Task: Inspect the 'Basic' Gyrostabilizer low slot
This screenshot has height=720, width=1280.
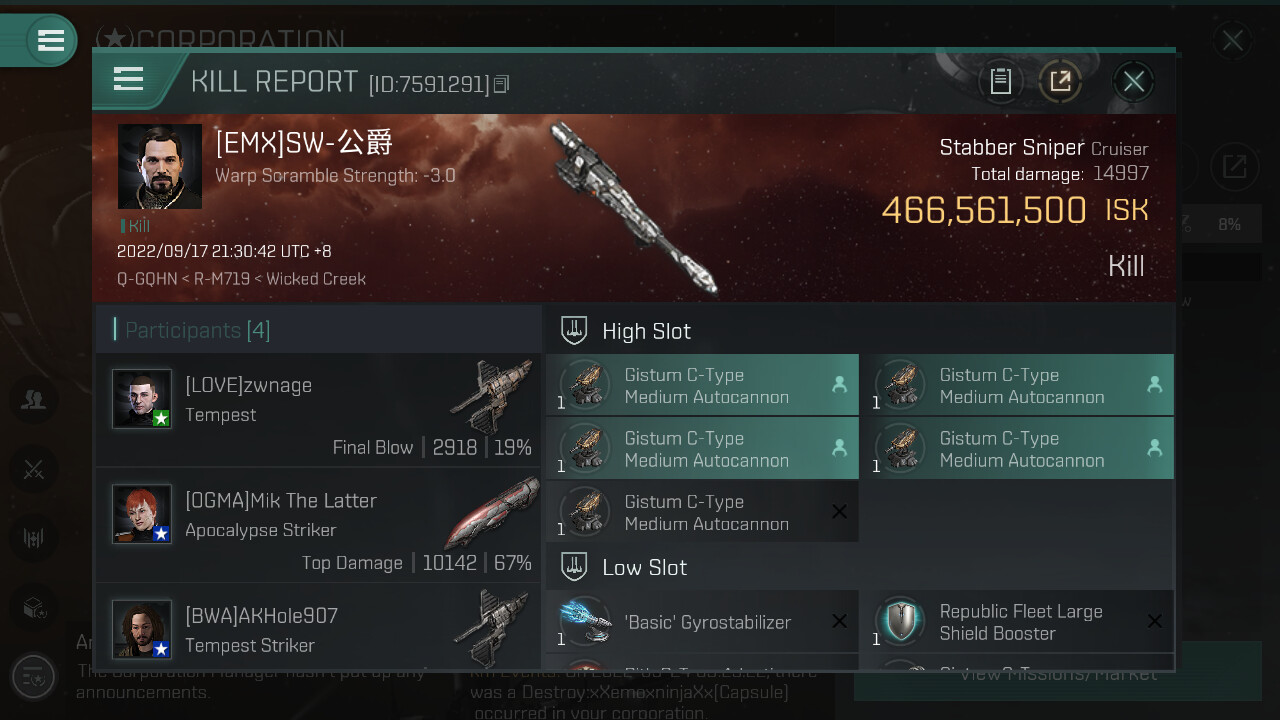Action: (x=702, y=622)
